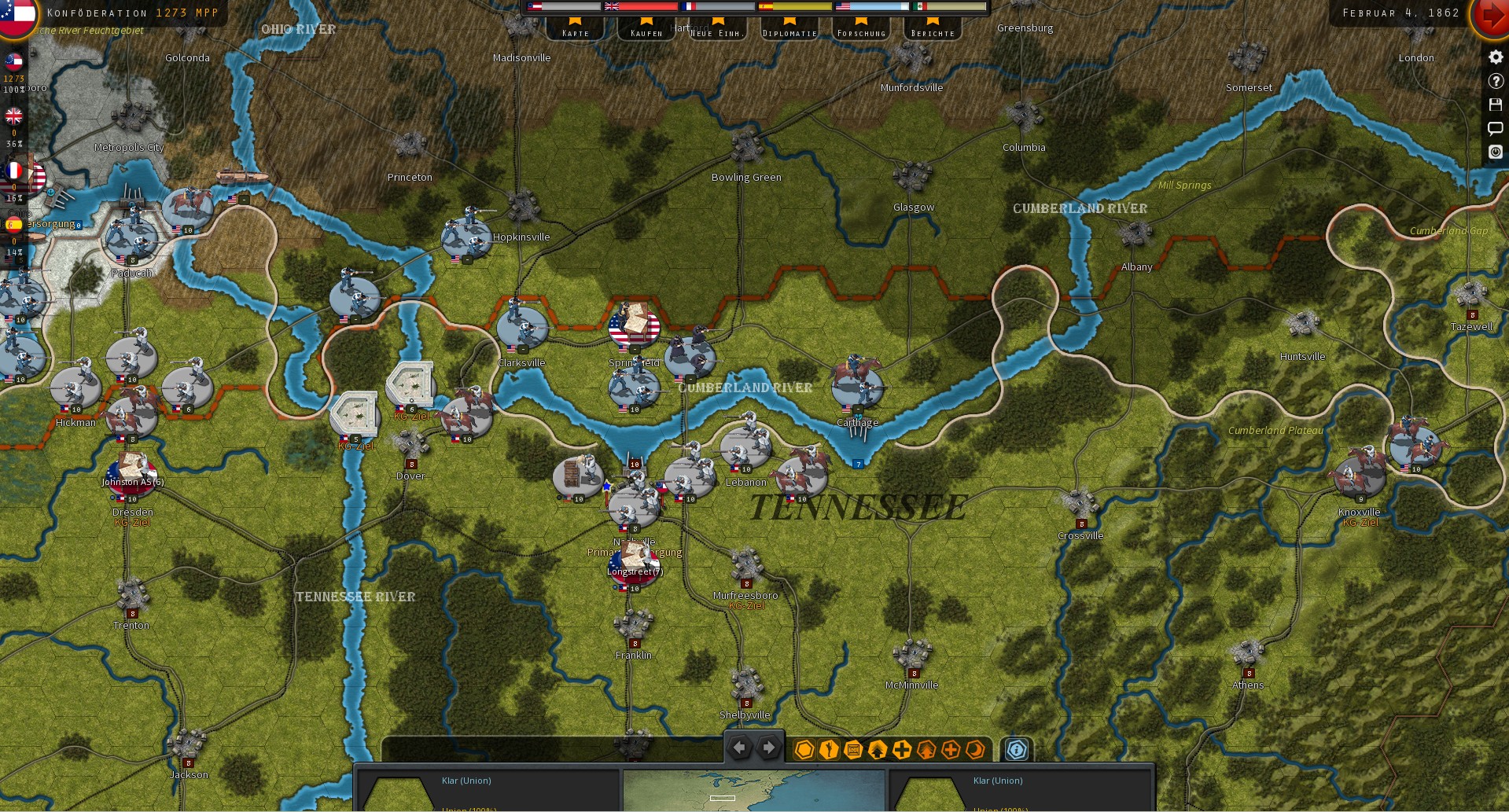Toggle the yellow tree overlay icon

(875, 751)
